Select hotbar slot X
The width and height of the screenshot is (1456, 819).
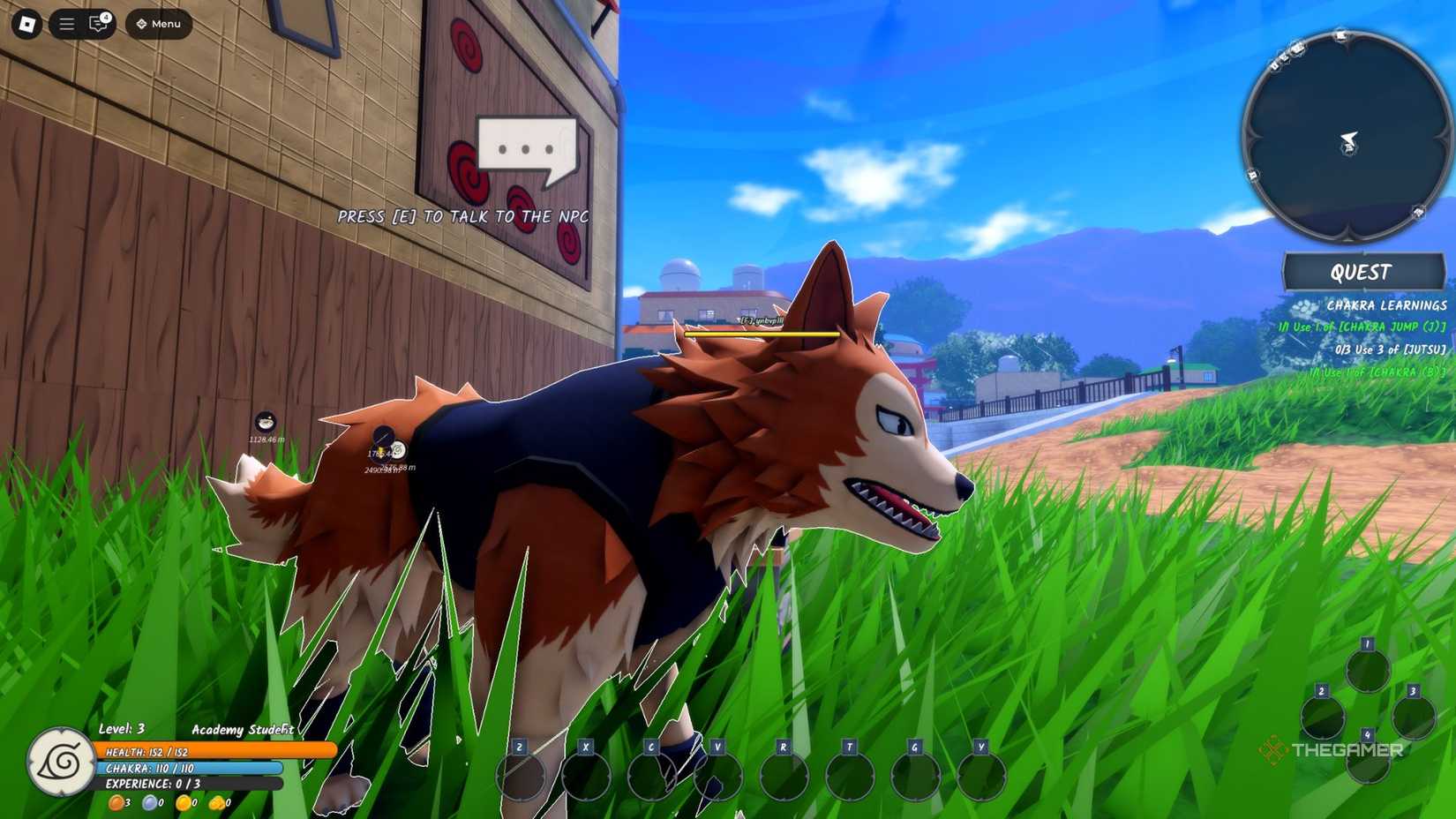click(585, 775)
